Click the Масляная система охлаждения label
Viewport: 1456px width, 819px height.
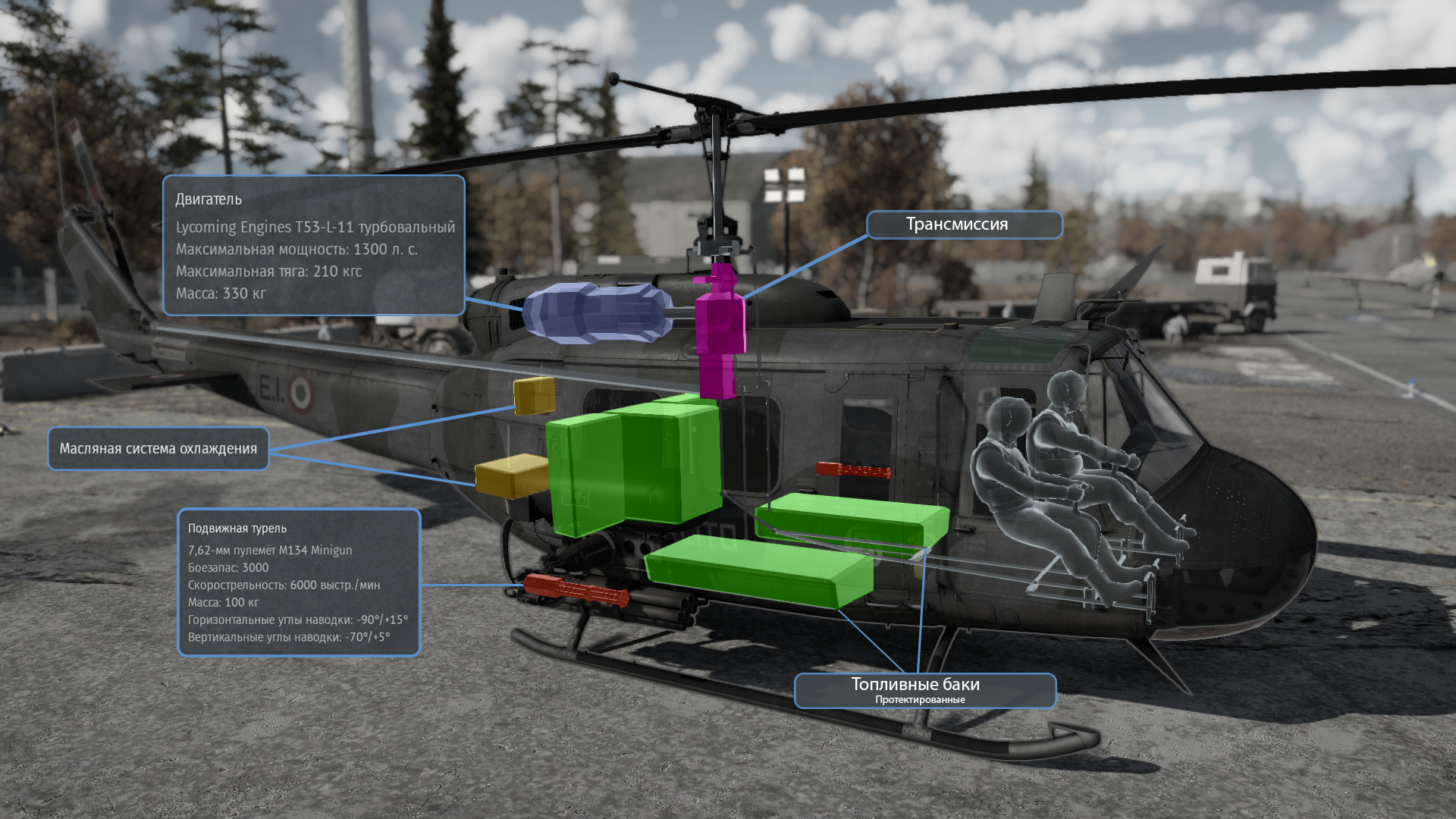(x=158, y=448)
